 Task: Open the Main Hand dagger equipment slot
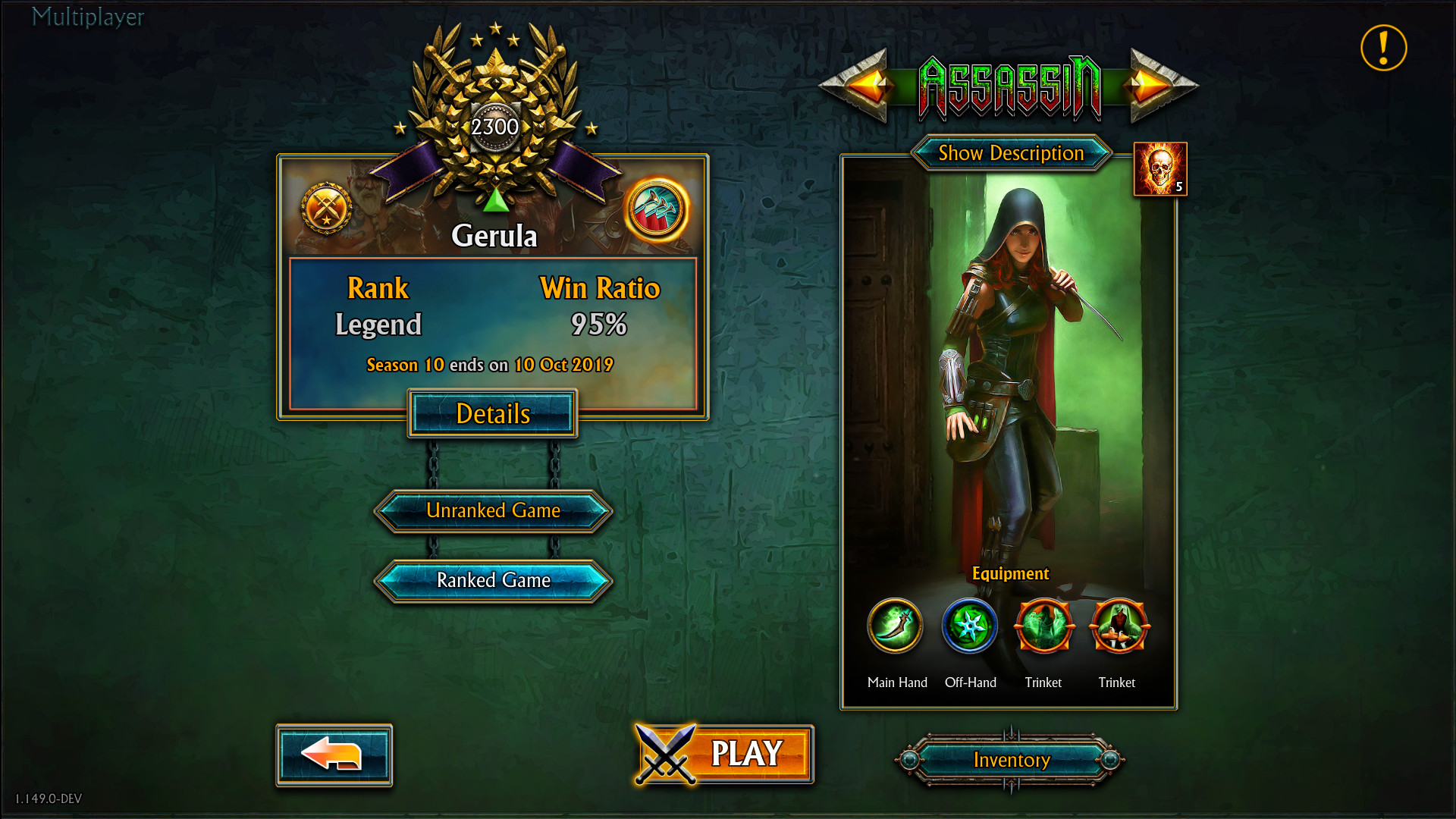(896, 626)
